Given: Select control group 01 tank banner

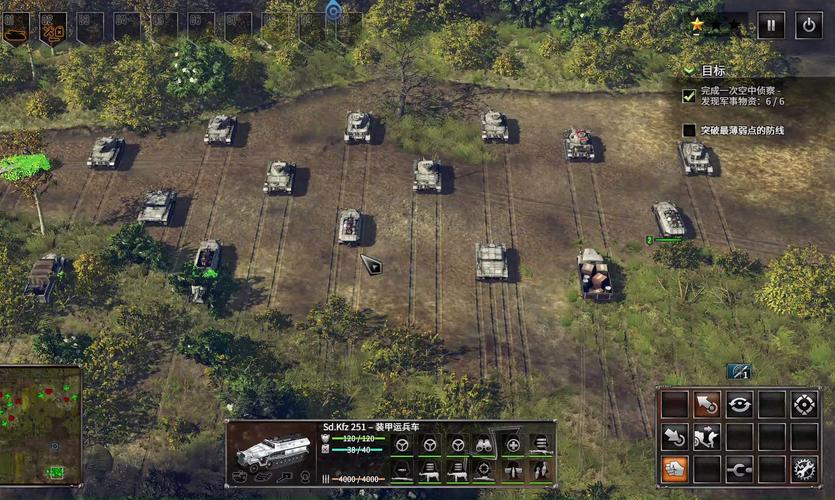Looking at the screenshot, I should click(x=17, y=28).
